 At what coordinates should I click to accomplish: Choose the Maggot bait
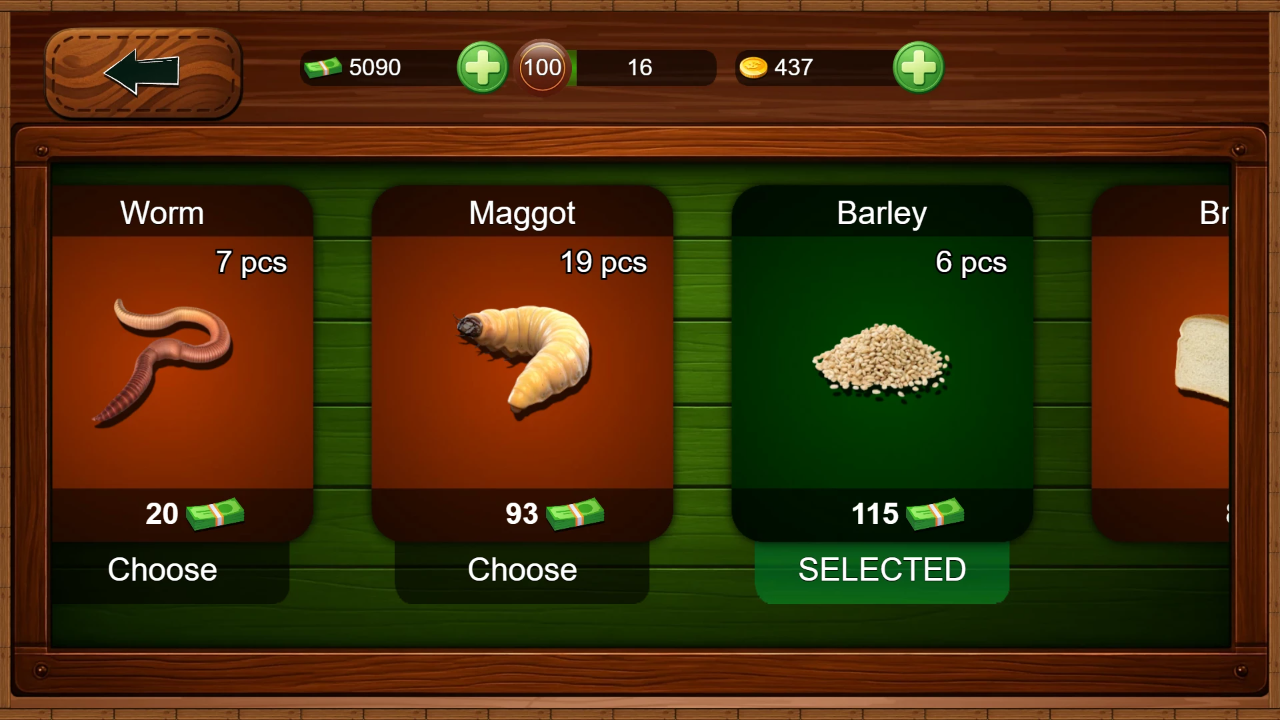pos(522,570)
